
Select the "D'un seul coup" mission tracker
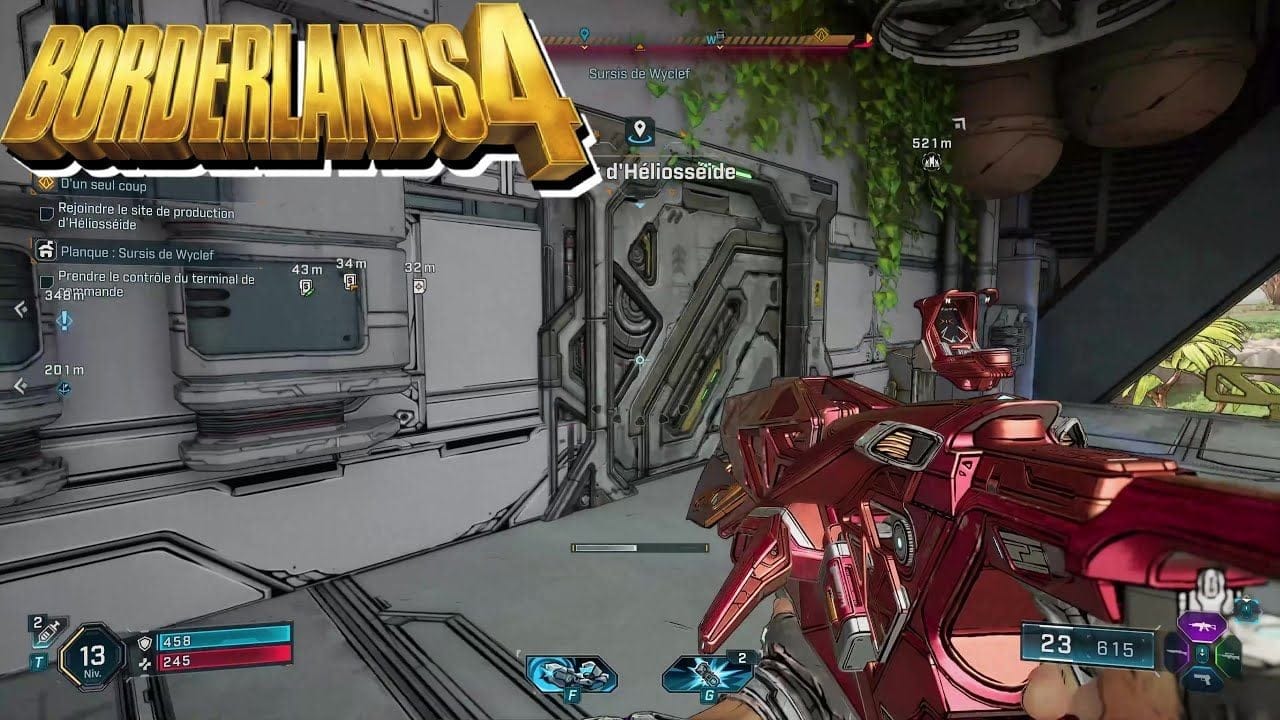point(102,185)
